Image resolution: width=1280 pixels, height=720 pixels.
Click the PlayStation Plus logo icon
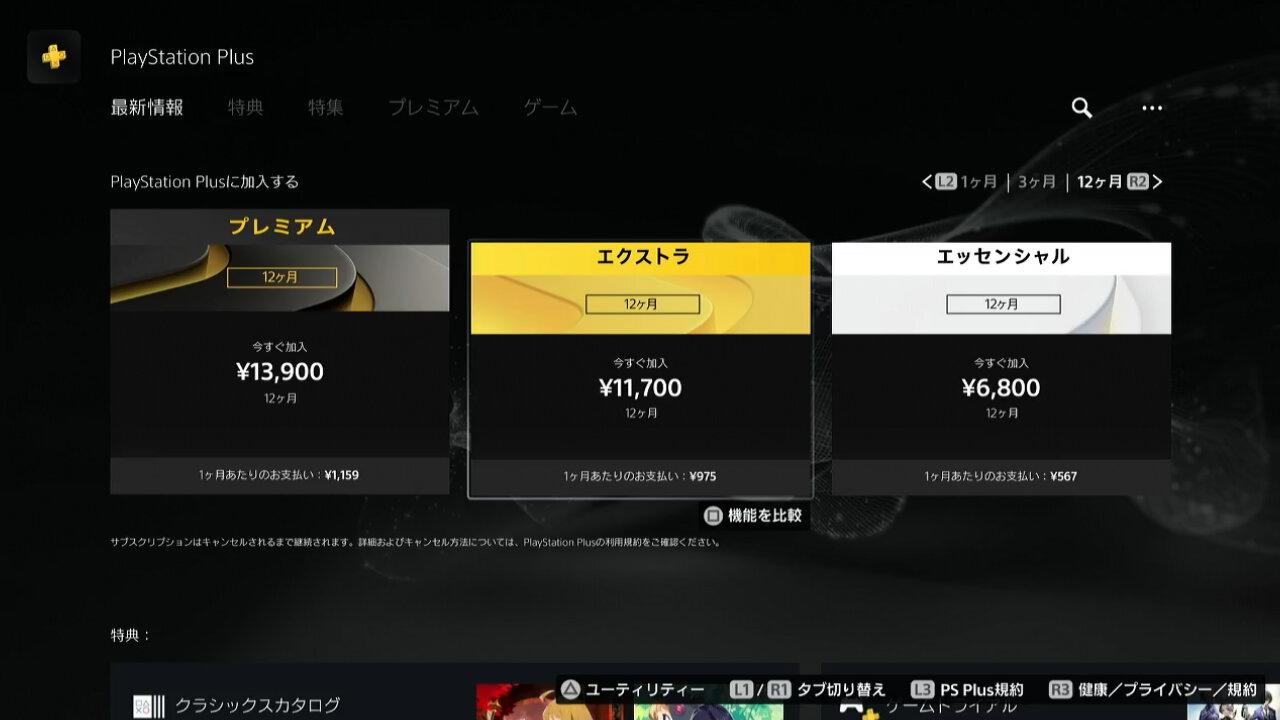tap(53, 57)
